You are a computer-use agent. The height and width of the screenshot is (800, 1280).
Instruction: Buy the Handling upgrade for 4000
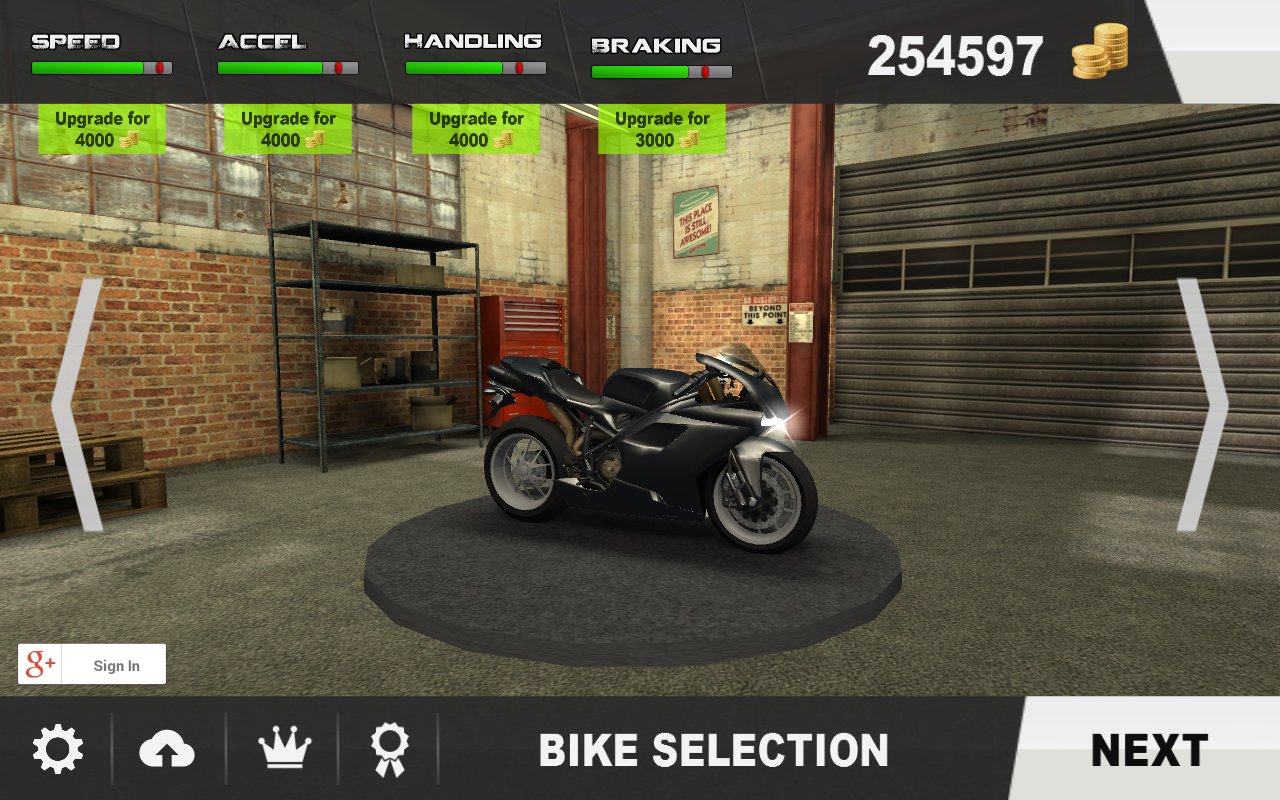pyautogui.click(x=476, y=129)
